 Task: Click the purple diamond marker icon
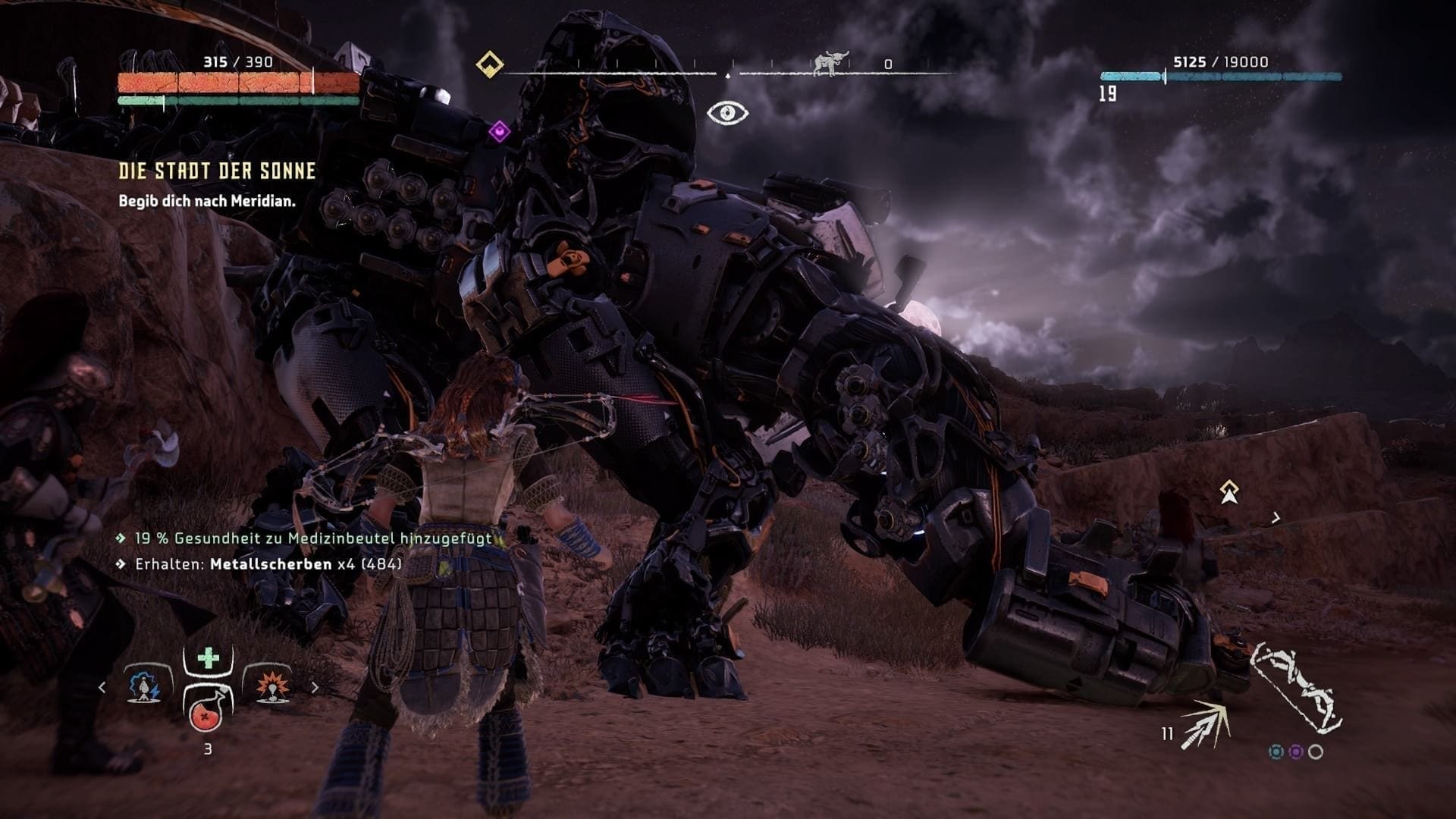(x=498, y=131)
